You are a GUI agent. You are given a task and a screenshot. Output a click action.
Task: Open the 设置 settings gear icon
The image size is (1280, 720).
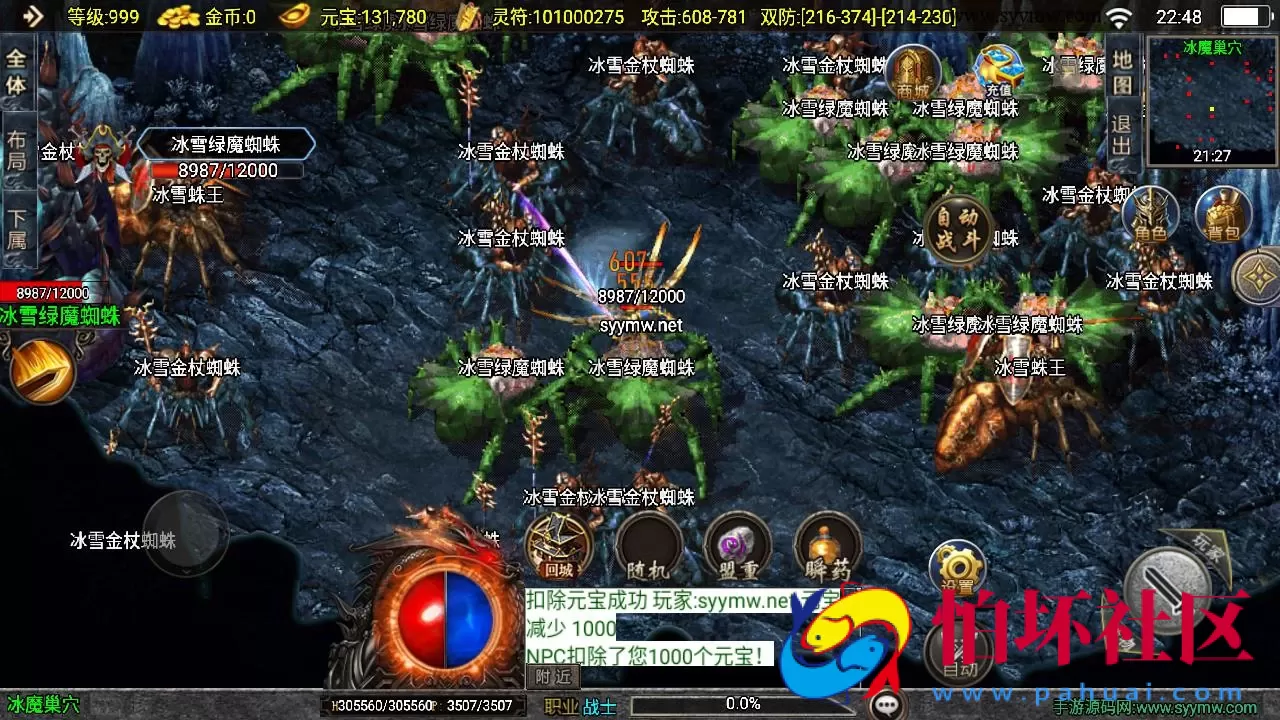957,568
